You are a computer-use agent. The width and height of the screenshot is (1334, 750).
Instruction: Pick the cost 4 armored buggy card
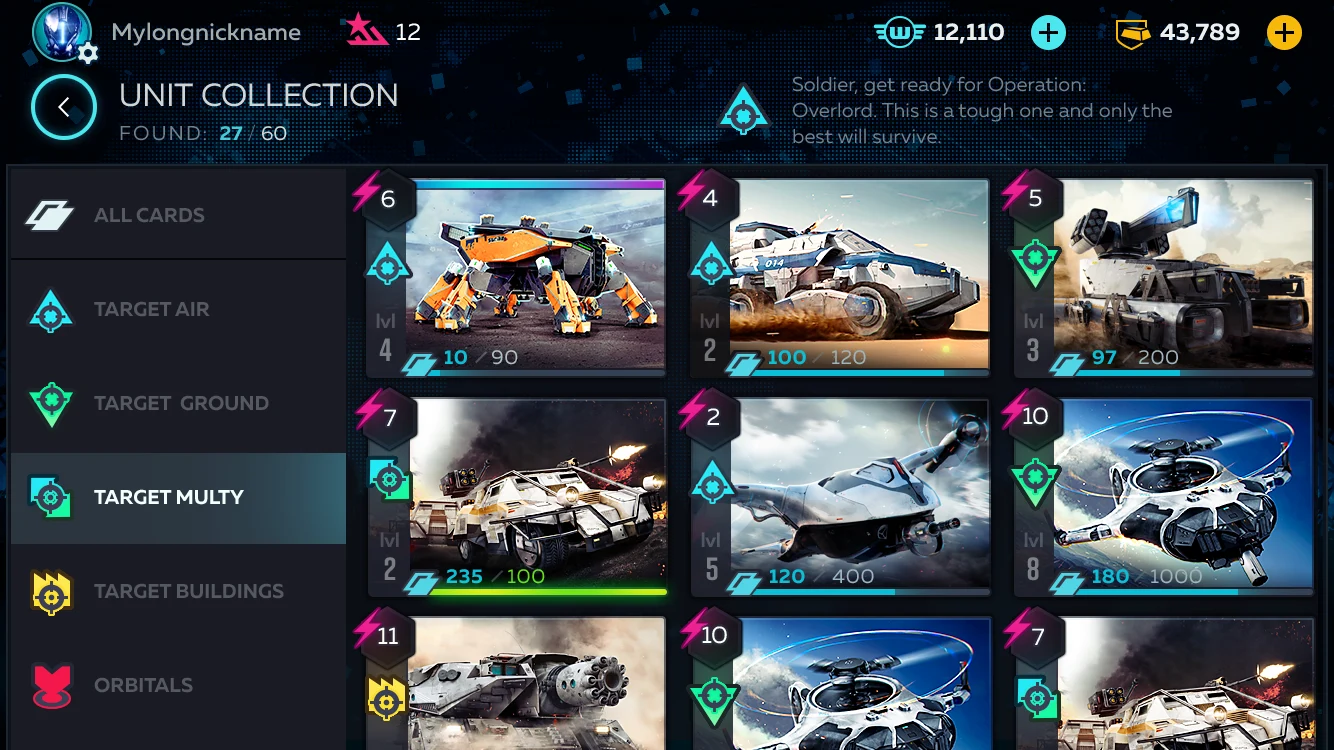click(858, 275)
